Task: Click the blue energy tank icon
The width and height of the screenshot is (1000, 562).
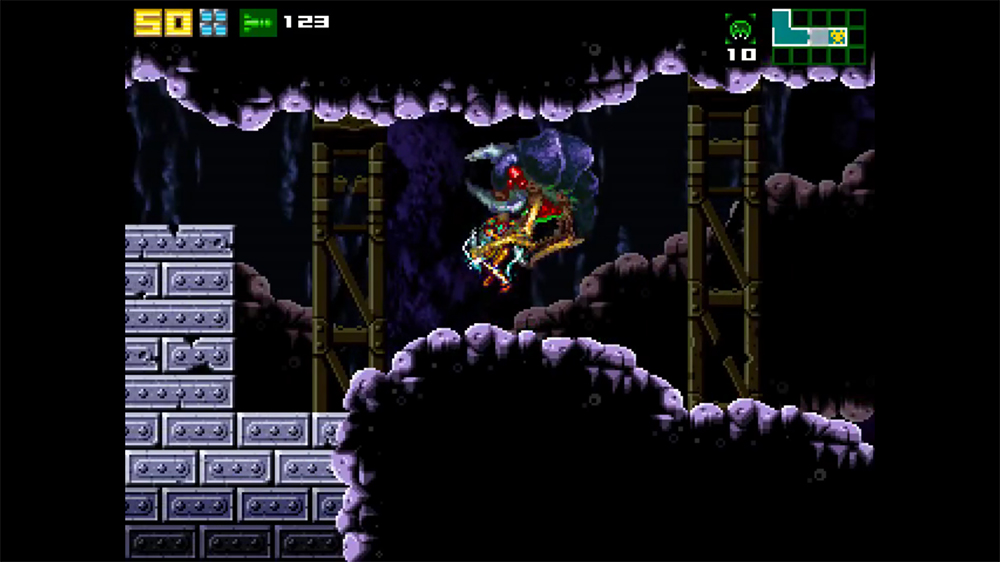Action: click(213, 22)
